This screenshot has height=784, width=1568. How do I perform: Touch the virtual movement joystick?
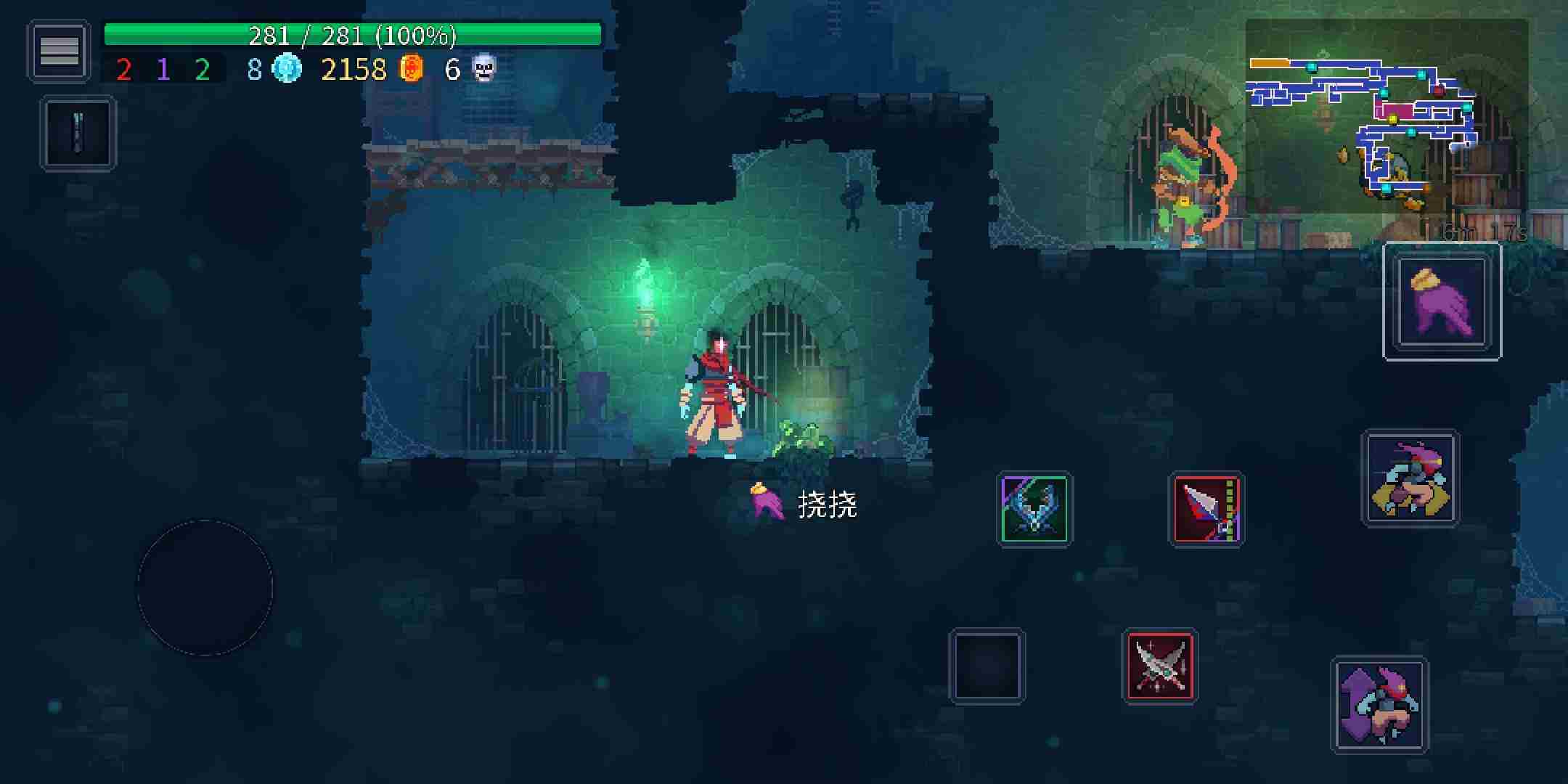tap(205, 587)
